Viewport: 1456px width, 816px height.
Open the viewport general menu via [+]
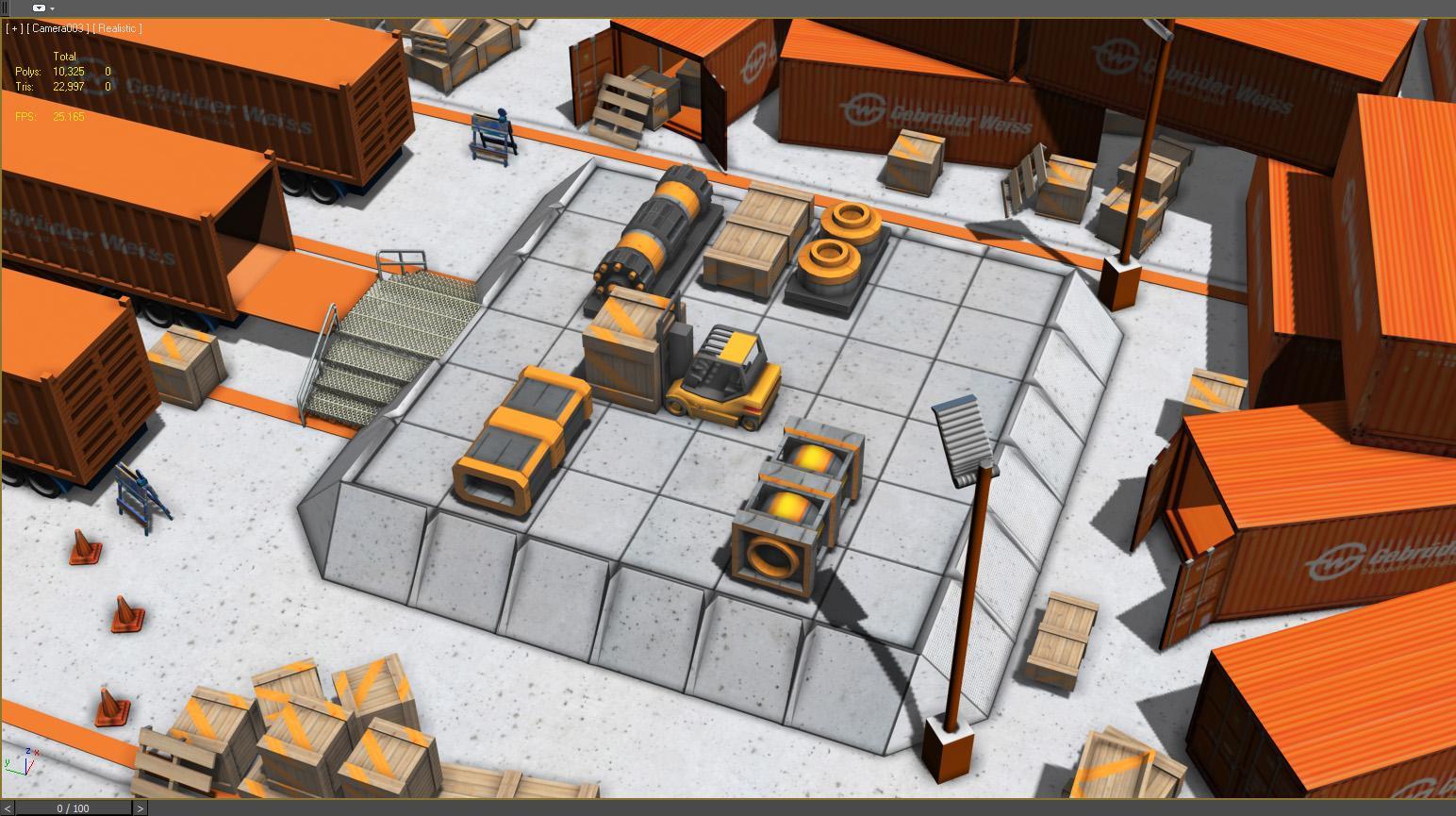tap(15, 28)
